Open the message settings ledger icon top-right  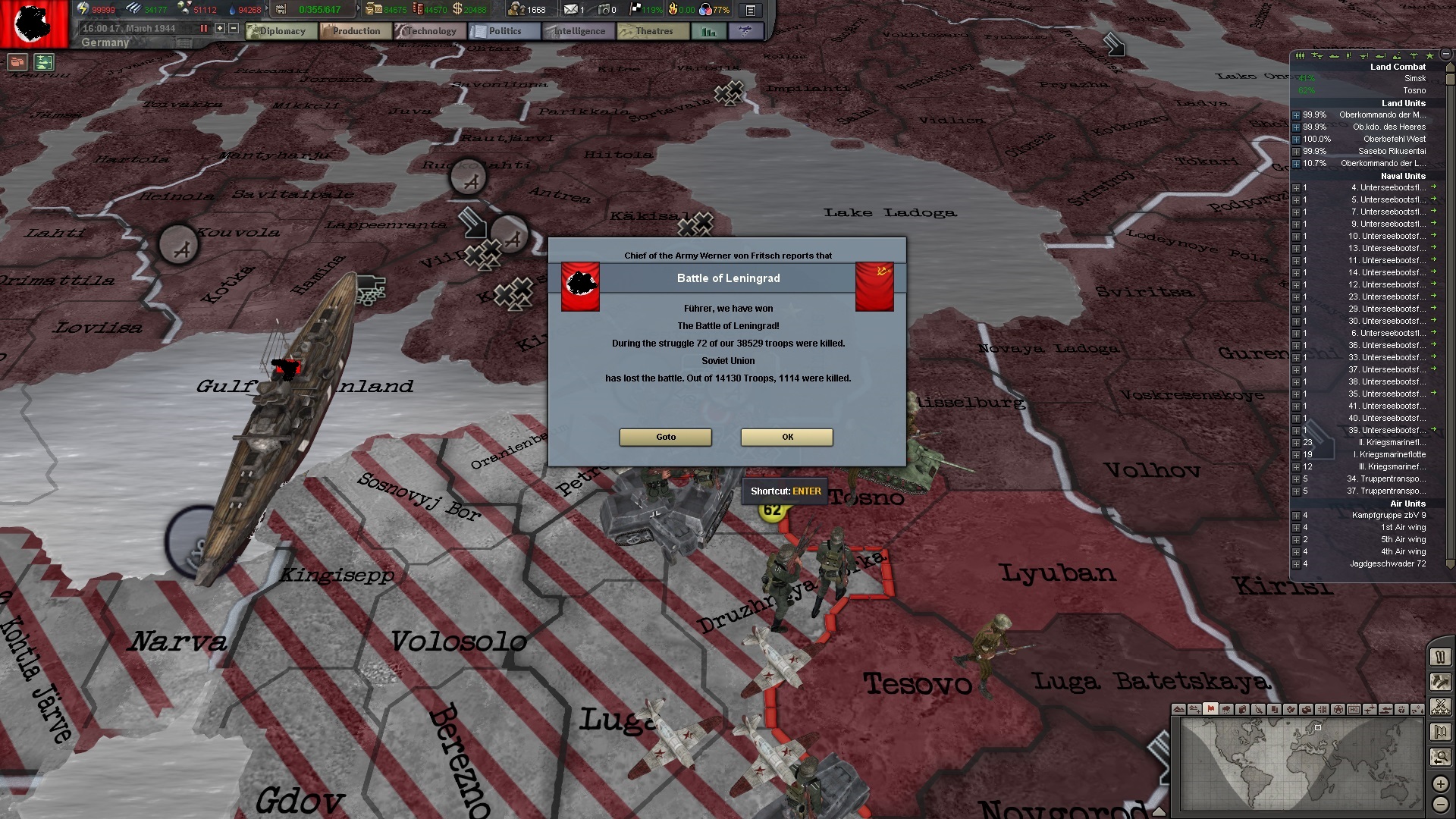pyautogui.click(x=751, y=10)
